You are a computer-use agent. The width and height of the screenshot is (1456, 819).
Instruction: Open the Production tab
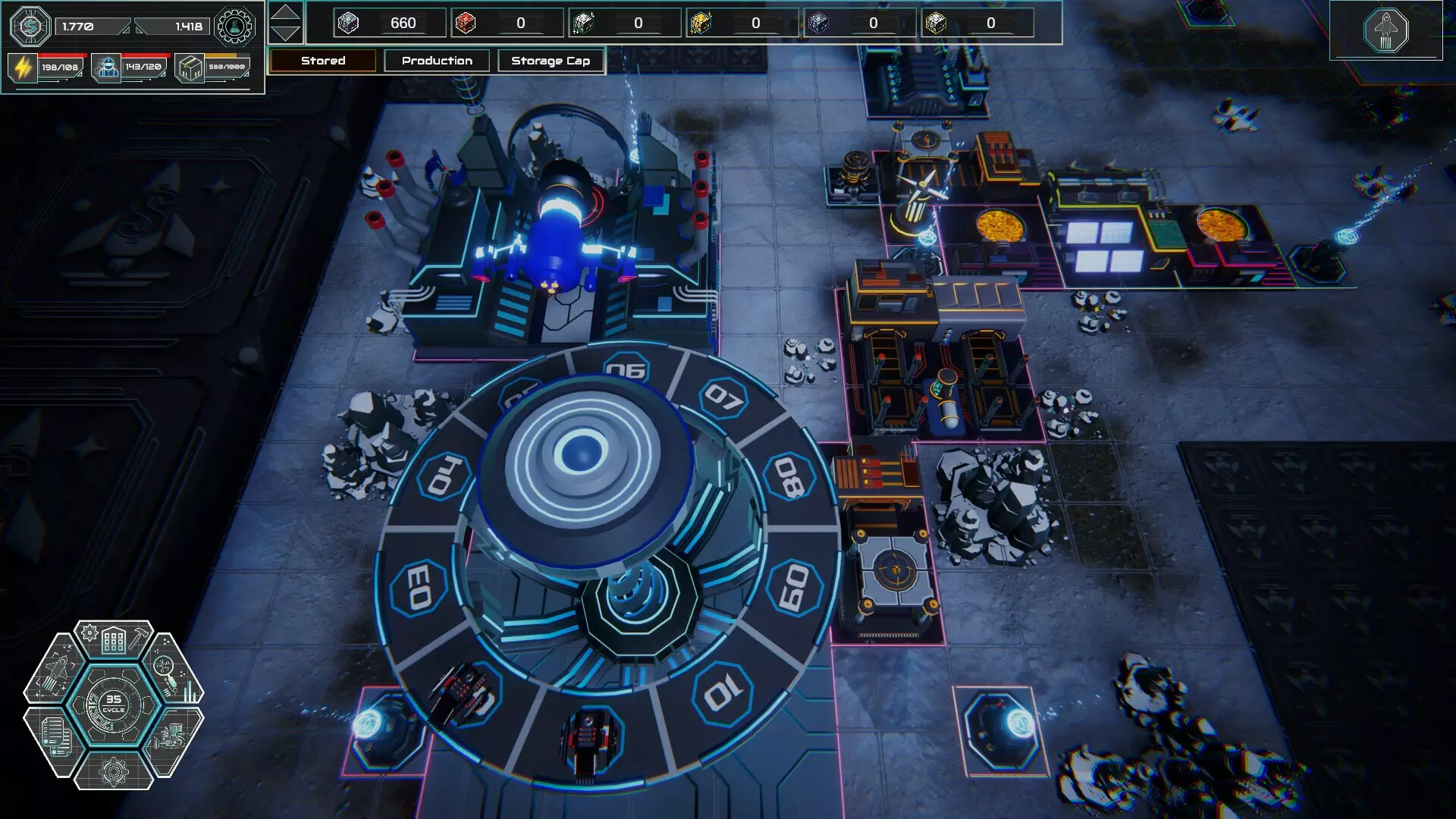coord(437,61)
